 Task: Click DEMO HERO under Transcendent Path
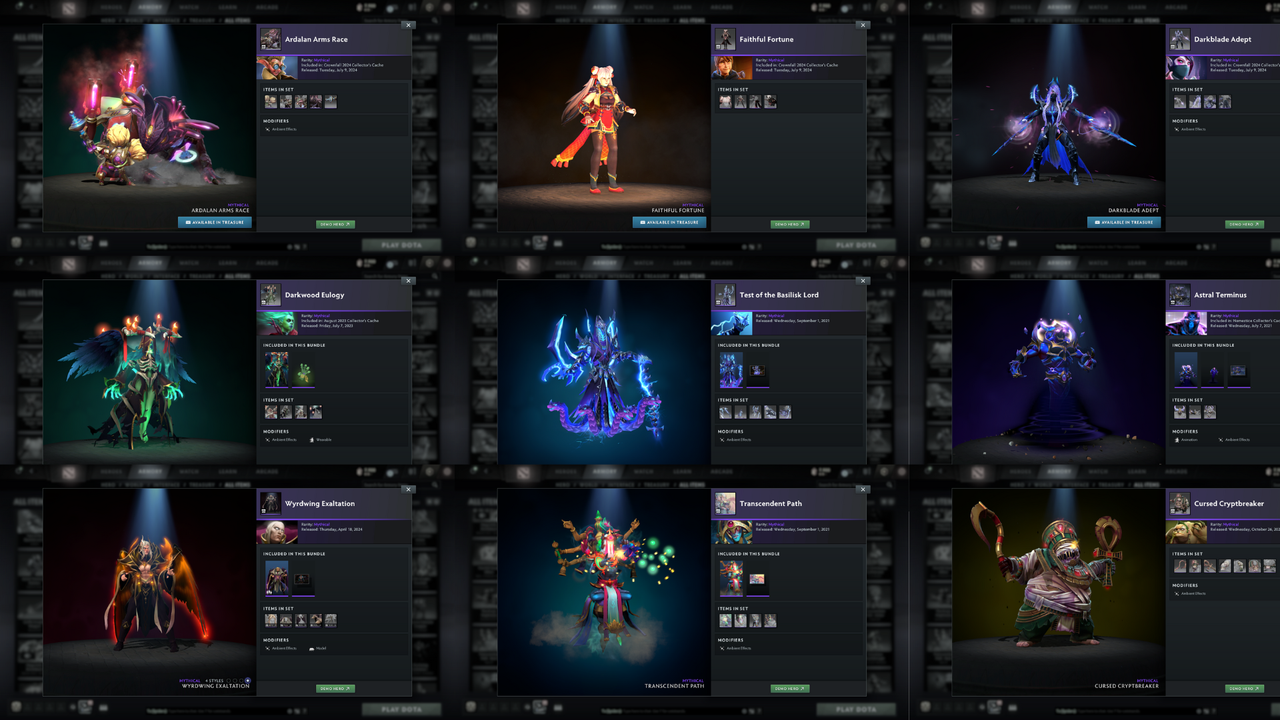[x=790, y=688]
